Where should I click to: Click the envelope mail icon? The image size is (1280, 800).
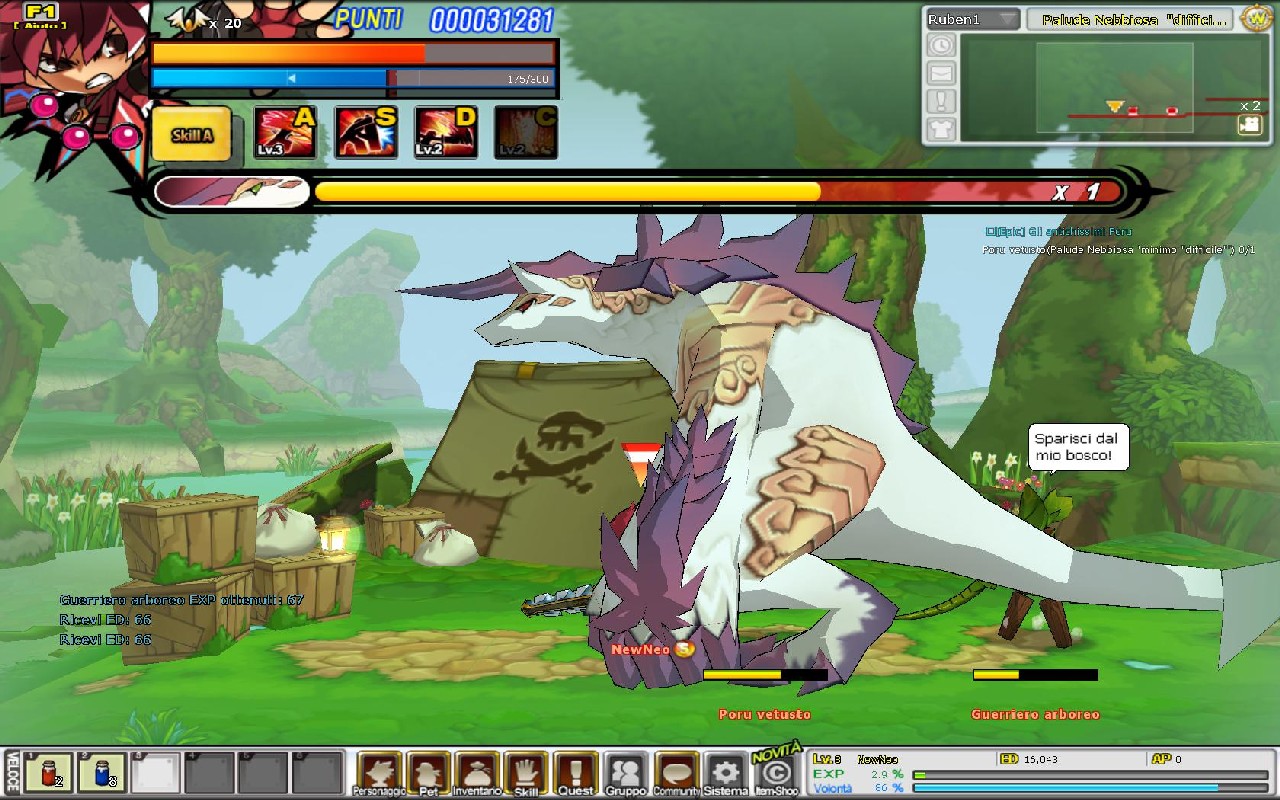942,73
